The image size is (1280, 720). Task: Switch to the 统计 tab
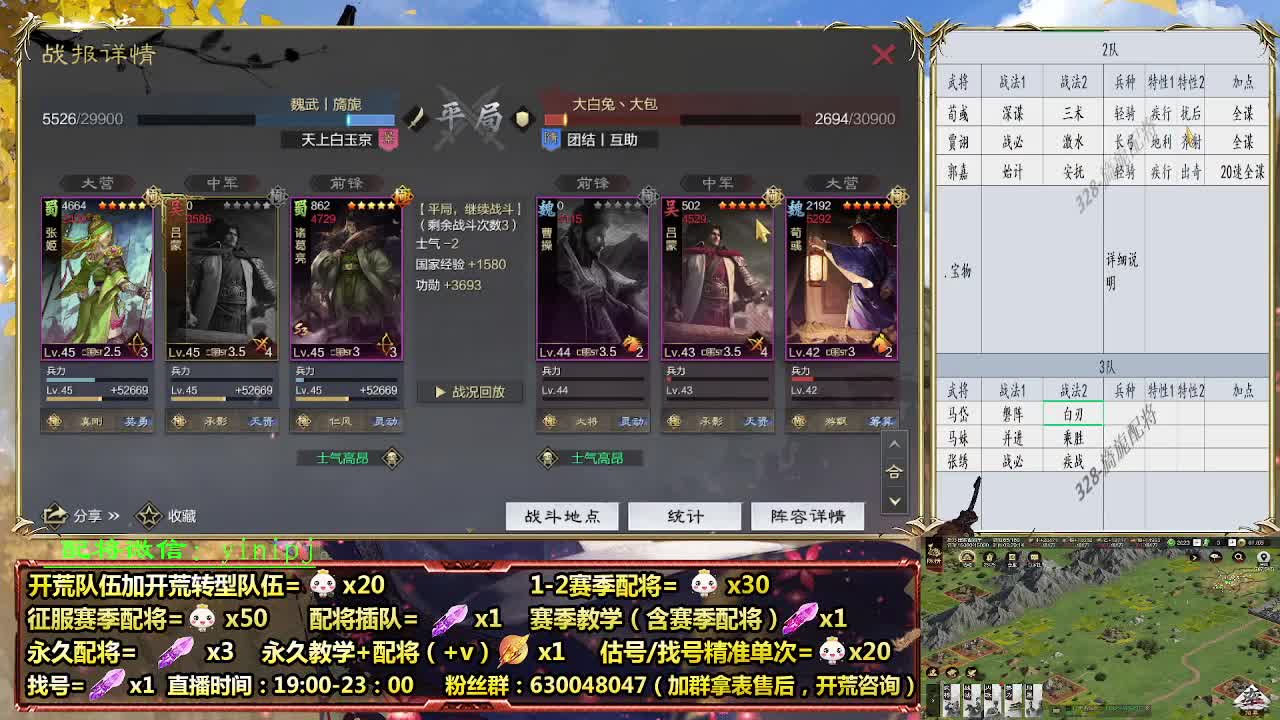[684, 515]
